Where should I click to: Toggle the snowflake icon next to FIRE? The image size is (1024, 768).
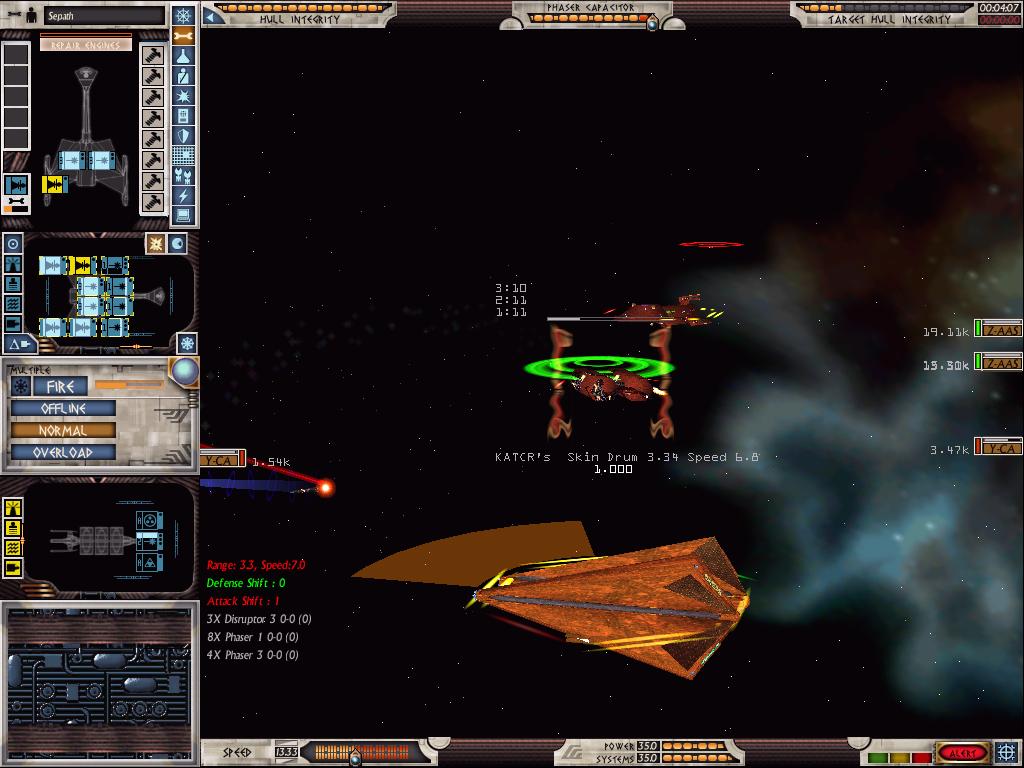20,386
